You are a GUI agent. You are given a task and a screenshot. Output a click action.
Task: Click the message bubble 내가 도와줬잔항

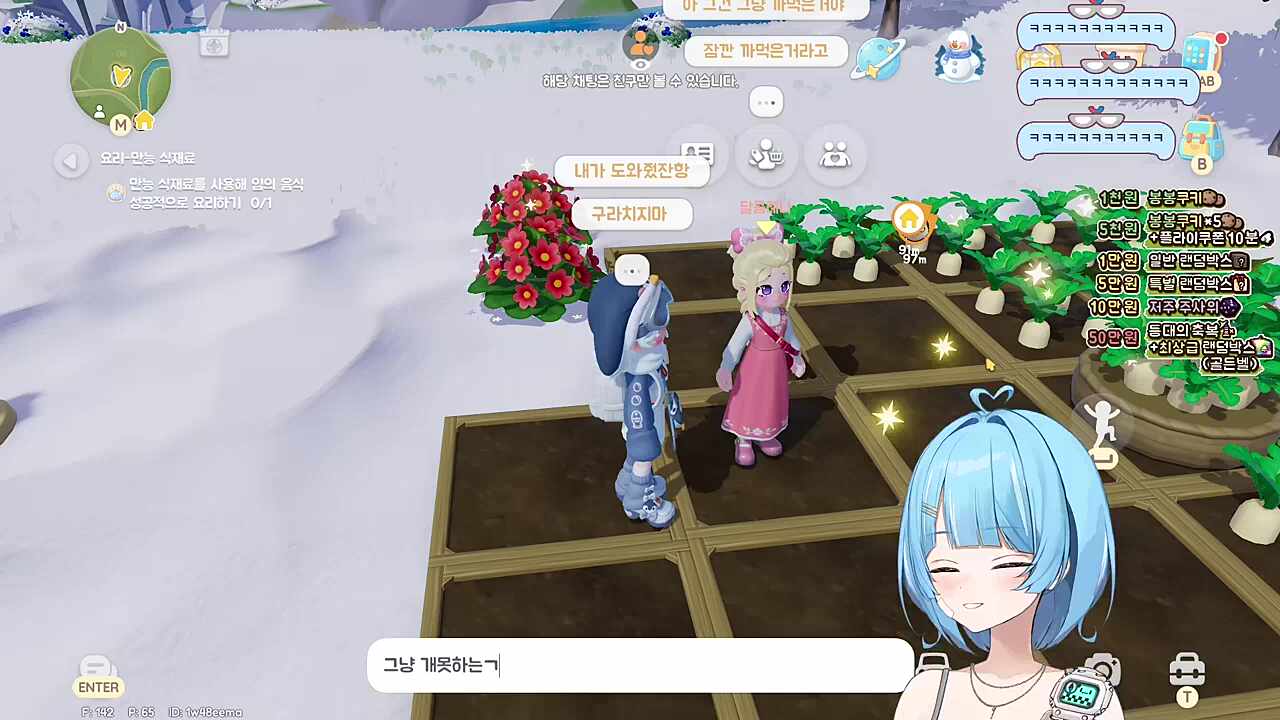coord(631,170)
